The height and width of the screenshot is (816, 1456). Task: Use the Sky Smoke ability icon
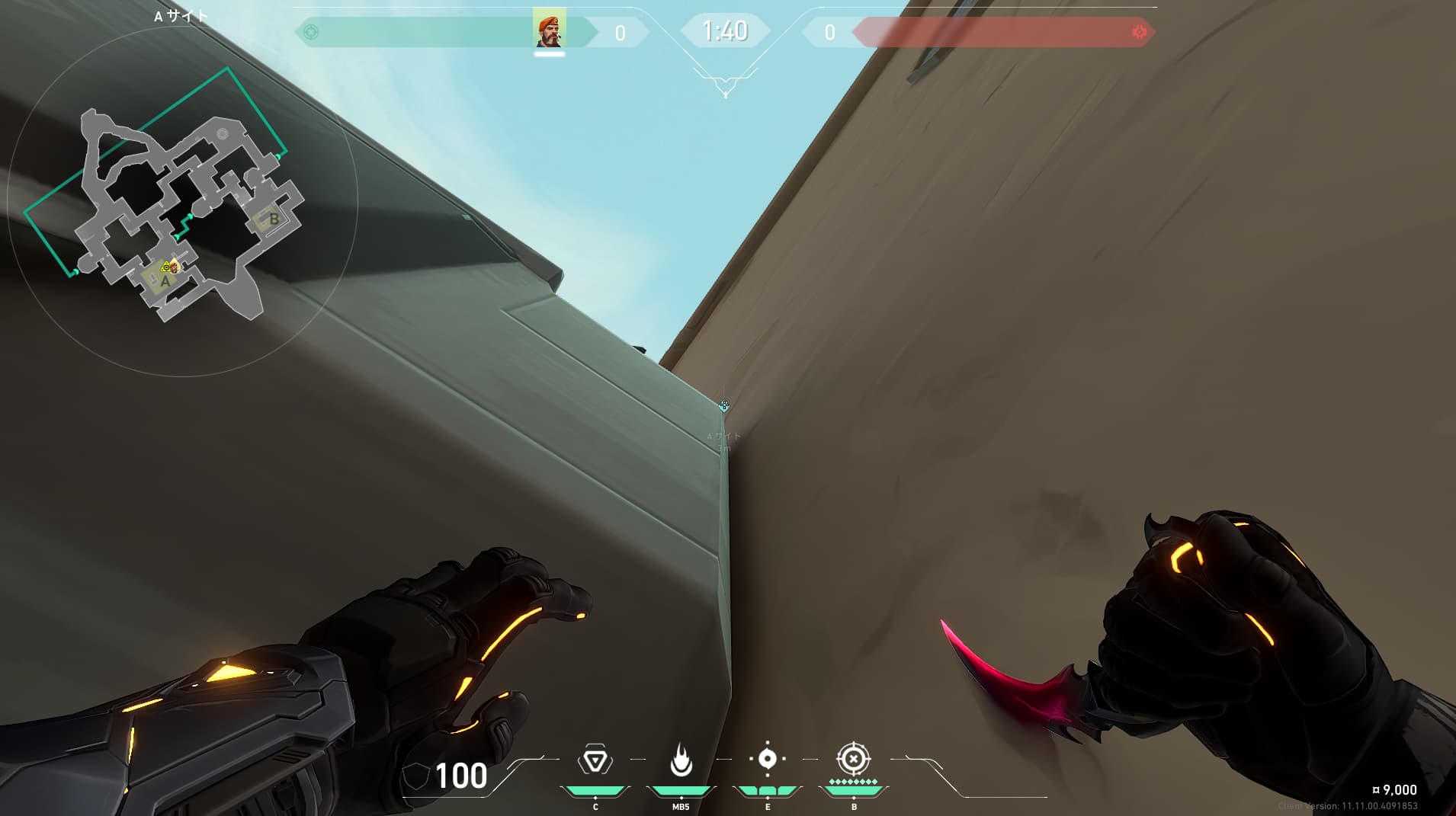767,759
